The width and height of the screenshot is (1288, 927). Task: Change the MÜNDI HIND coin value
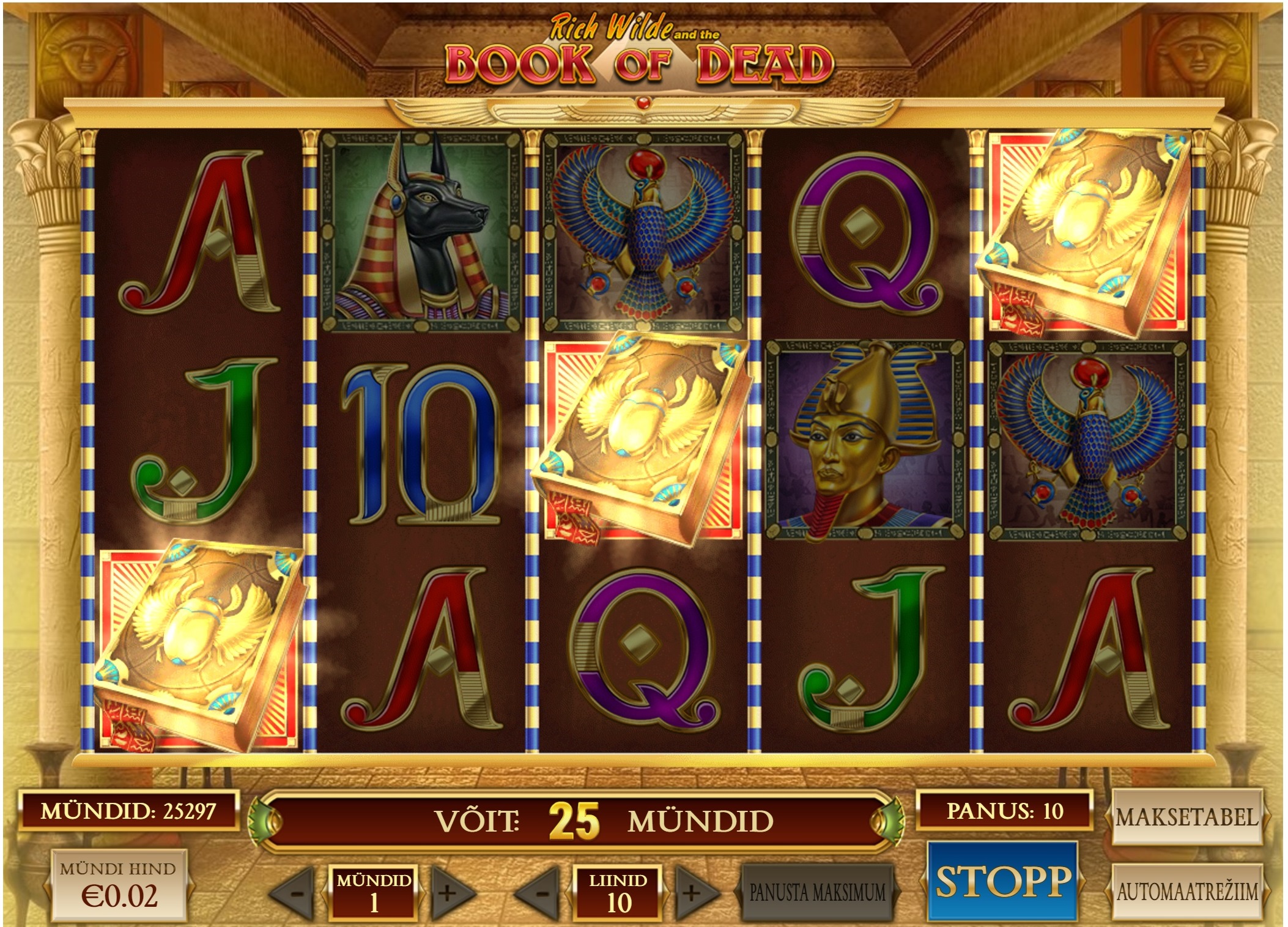(119, 885)
